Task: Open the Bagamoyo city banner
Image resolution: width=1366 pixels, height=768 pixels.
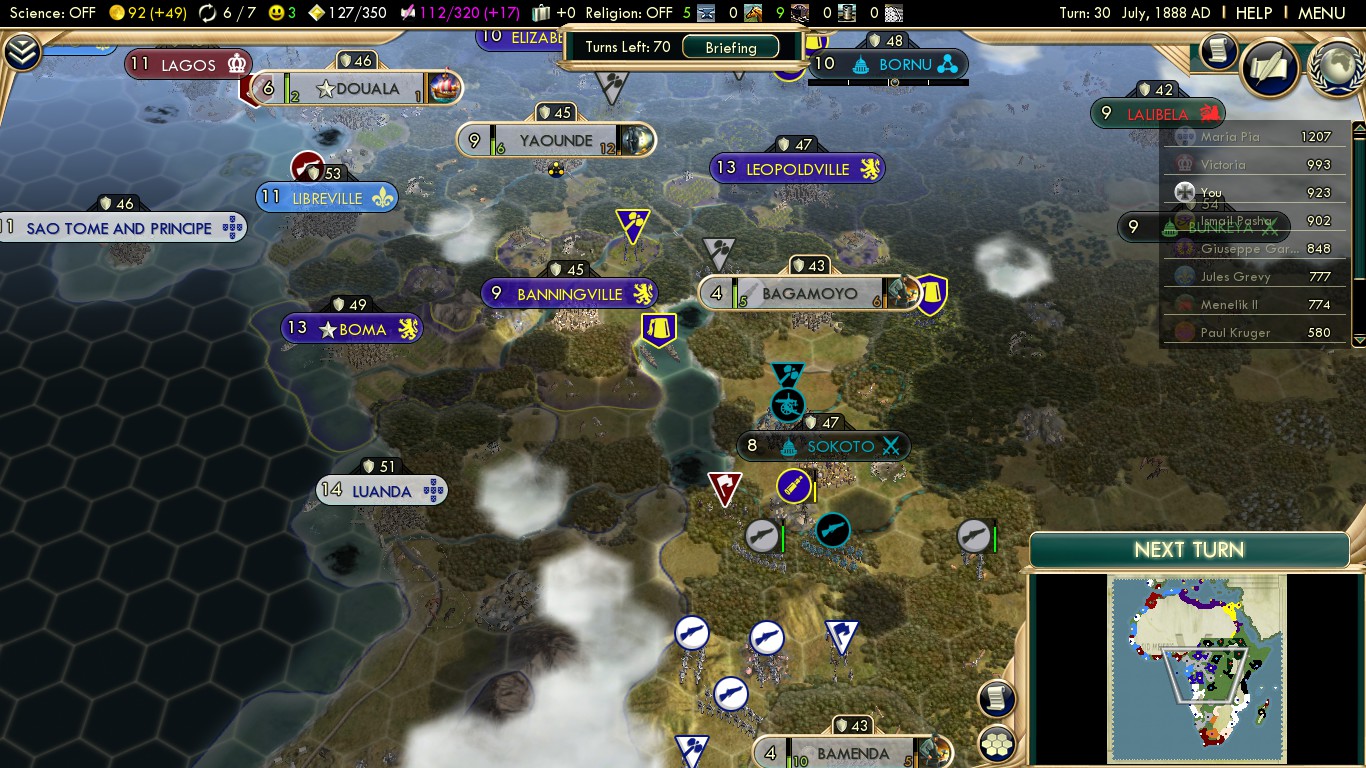Action: 809,294
